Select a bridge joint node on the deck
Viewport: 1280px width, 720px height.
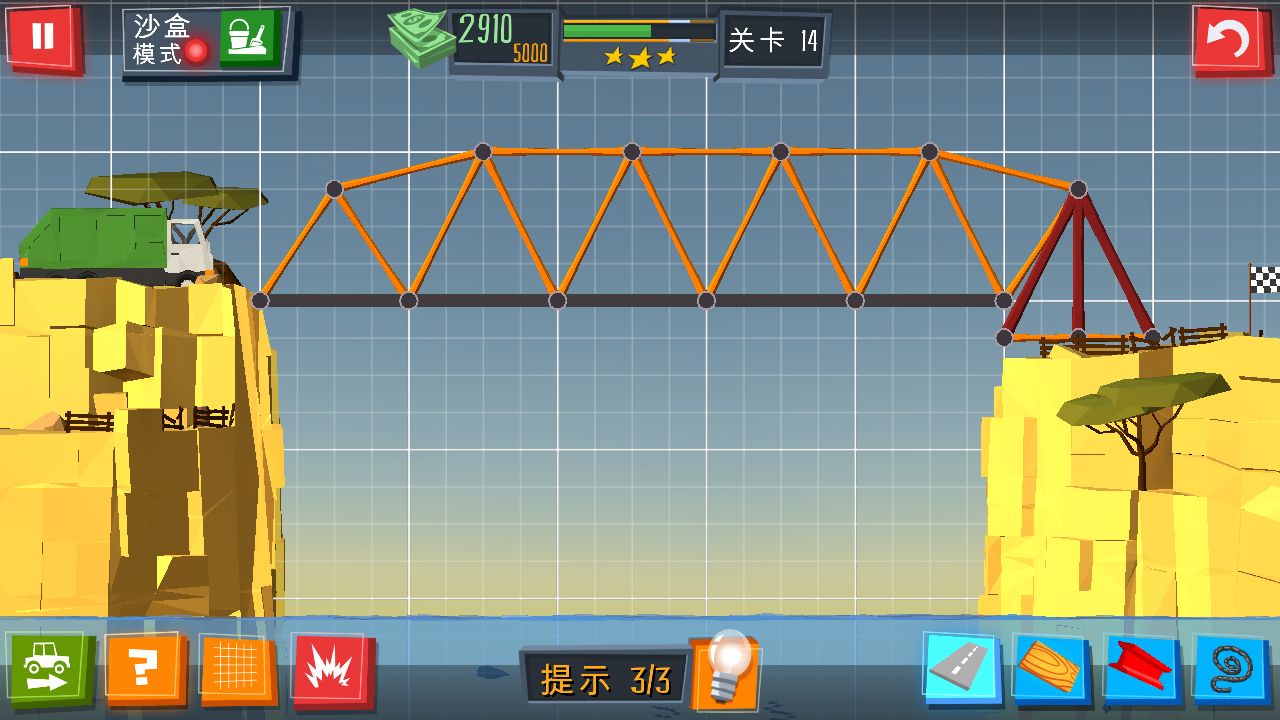click(x=555, y=297)
